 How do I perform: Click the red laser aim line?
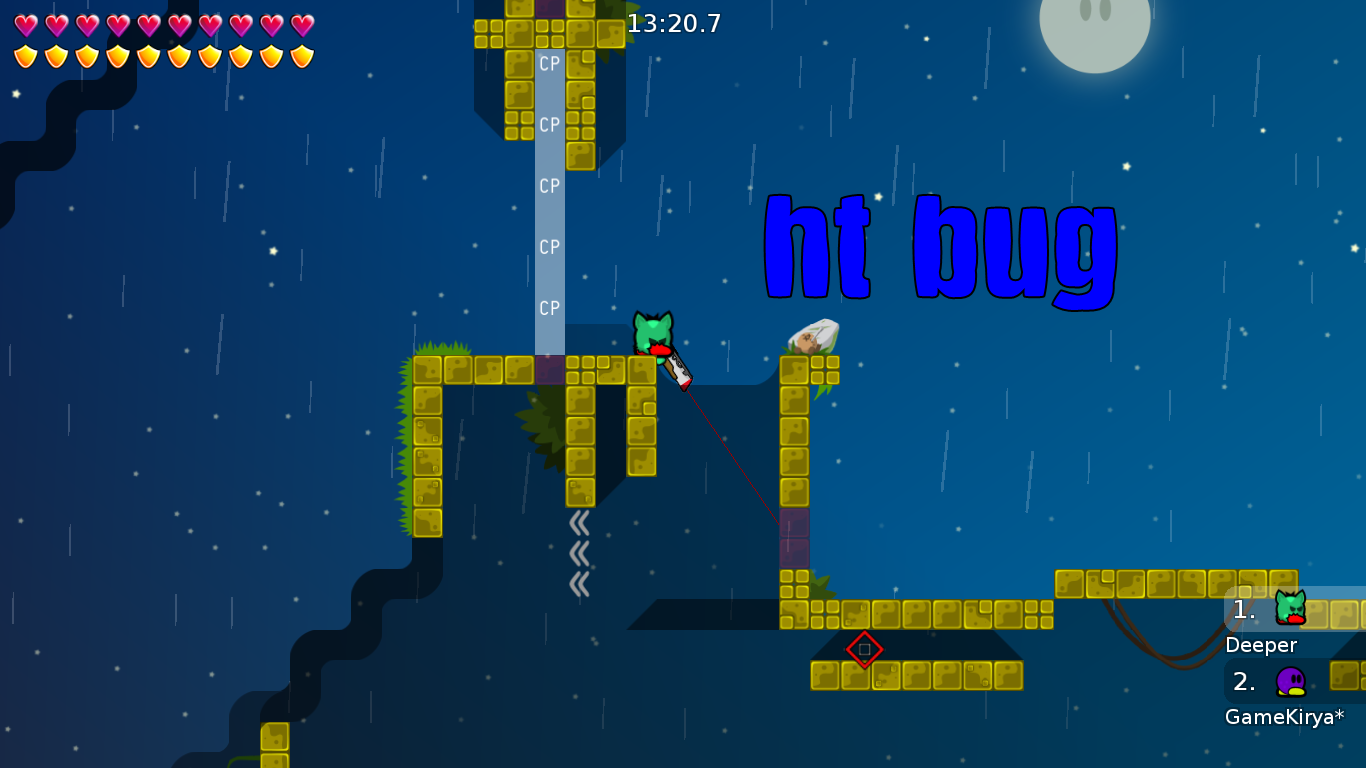(730, 450)
